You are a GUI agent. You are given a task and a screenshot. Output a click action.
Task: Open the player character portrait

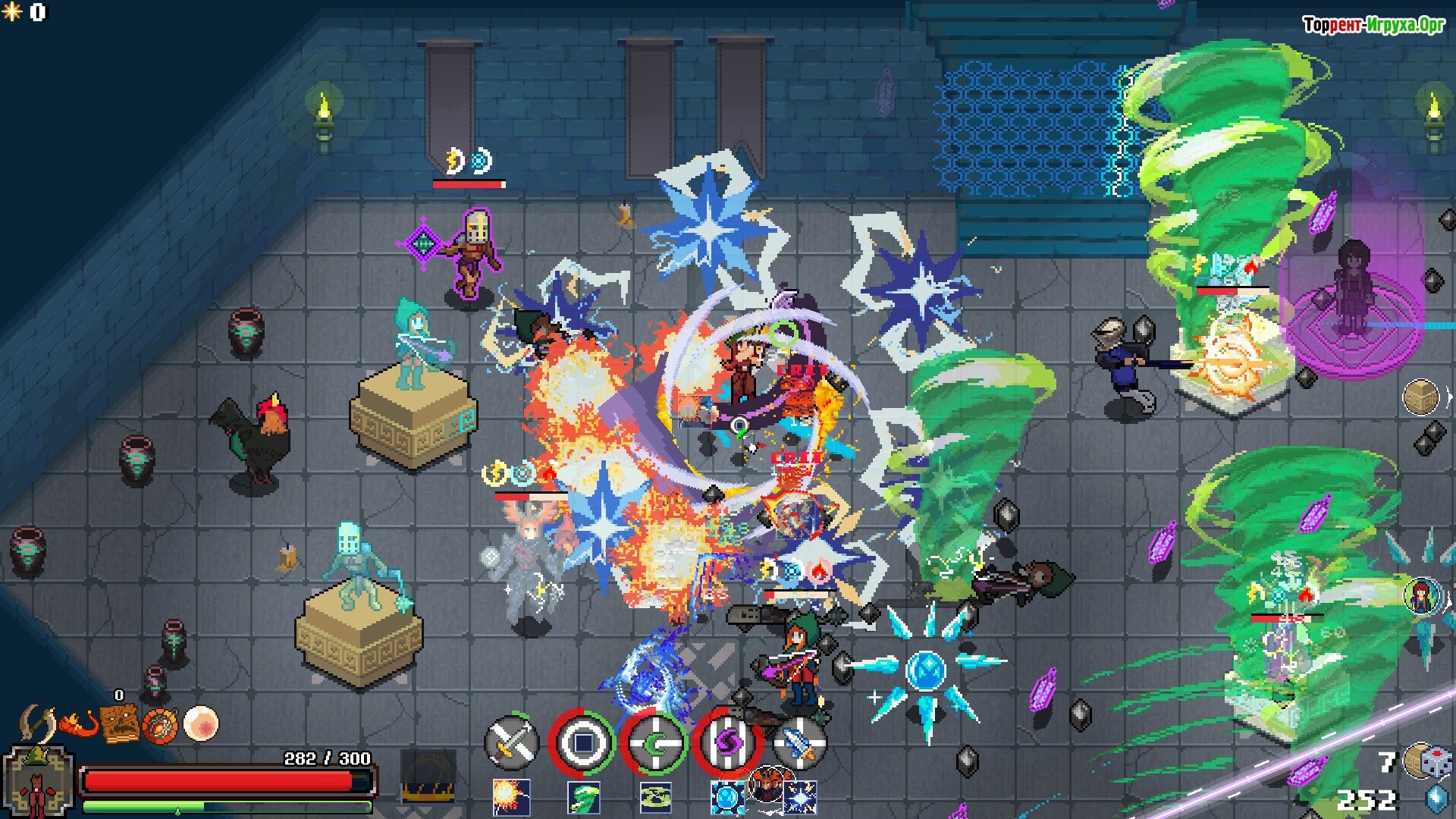(38, 783)
